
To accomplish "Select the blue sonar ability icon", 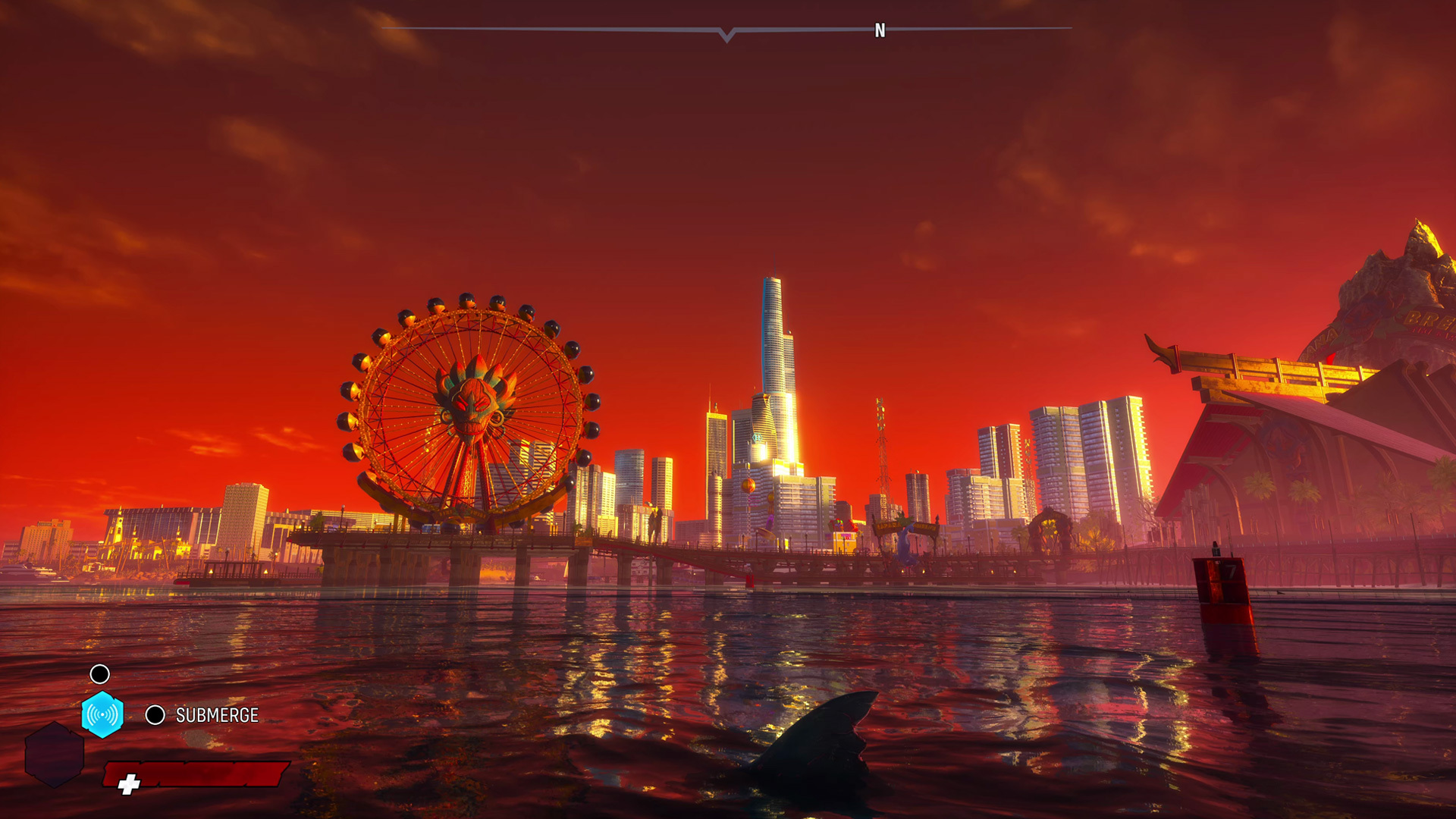I will coord(102,714).
